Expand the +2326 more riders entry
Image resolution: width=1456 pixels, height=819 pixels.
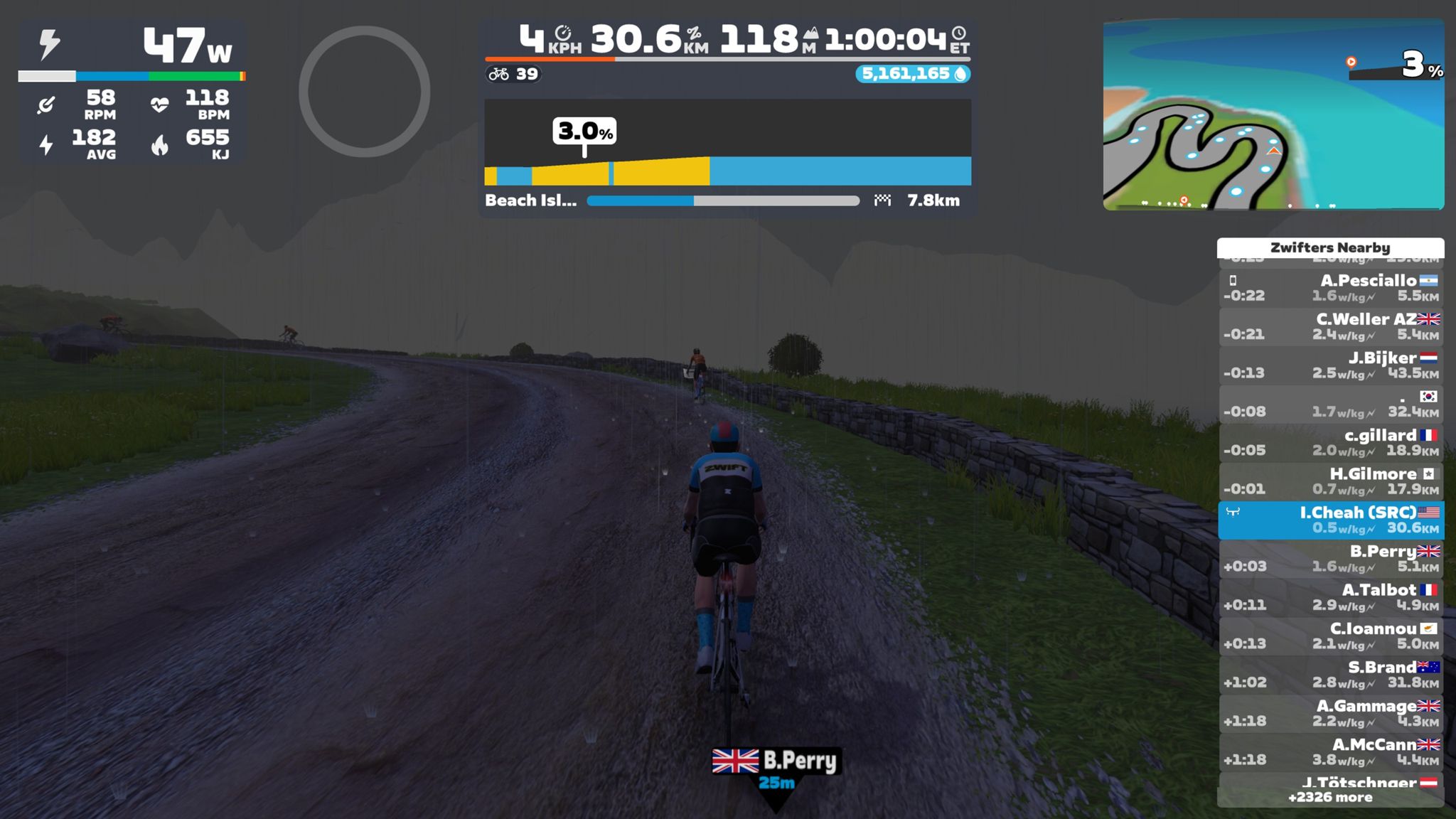pyautogui.click(x=1331, y=796)
